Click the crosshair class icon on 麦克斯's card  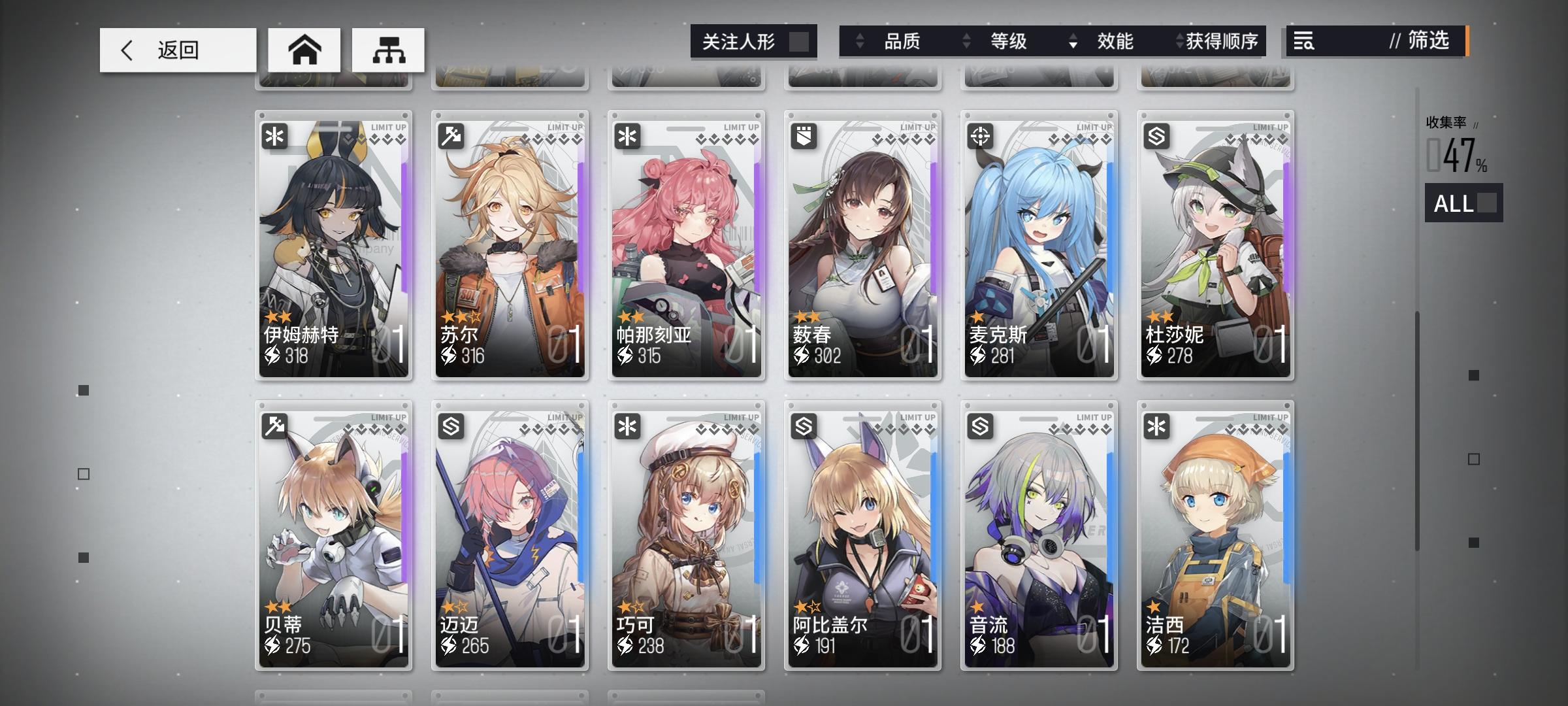980,135
